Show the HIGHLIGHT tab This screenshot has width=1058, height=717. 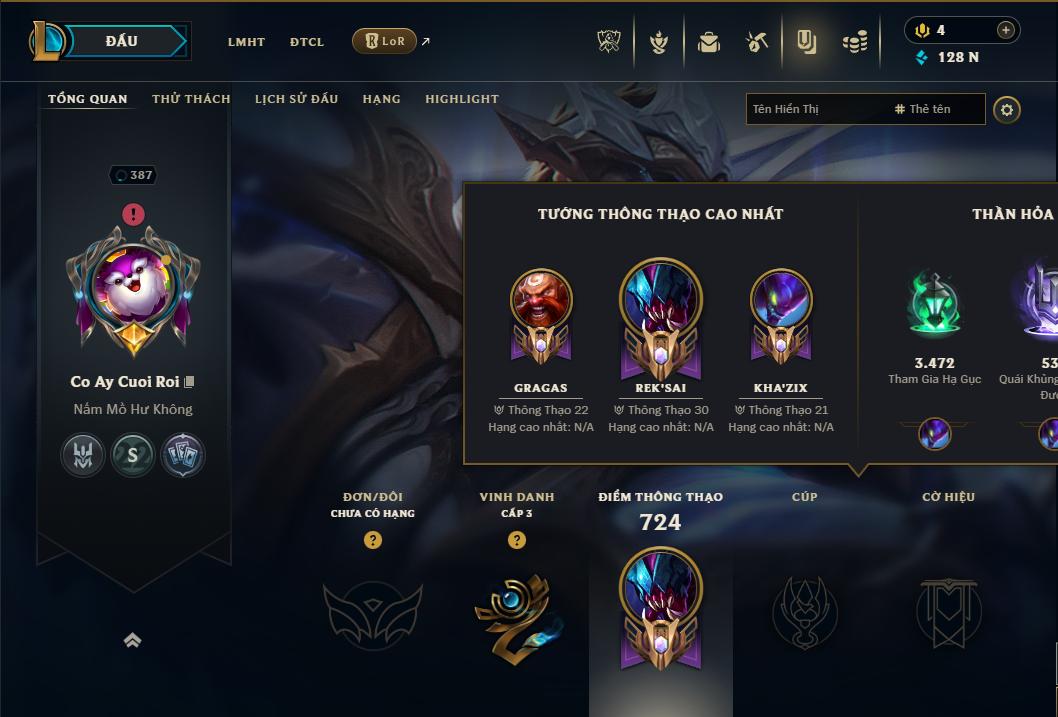[462, 99]
